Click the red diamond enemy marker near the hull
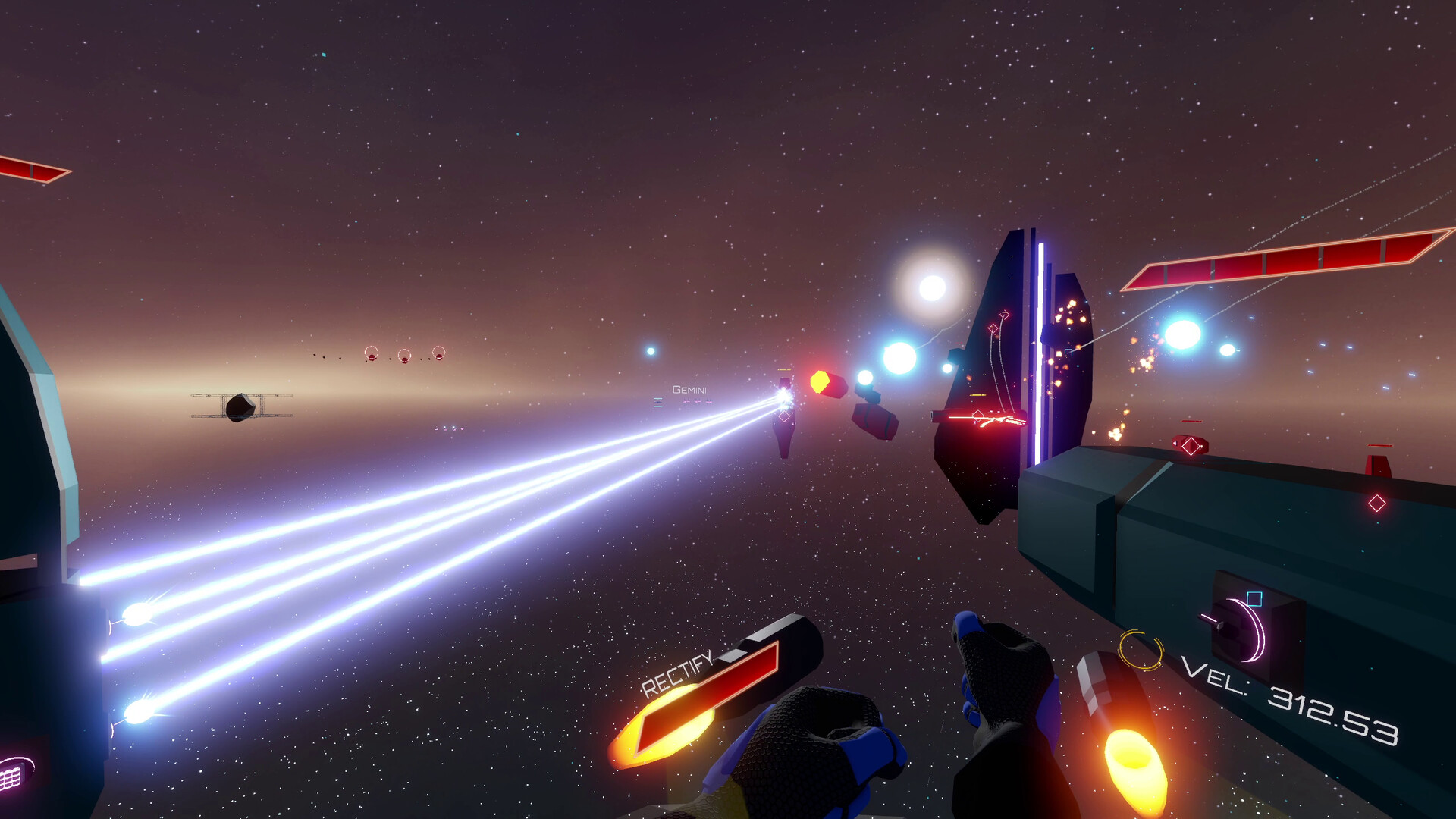Image resolution: width=1456 pixels, height=819 pixels. click(1376, 502)
